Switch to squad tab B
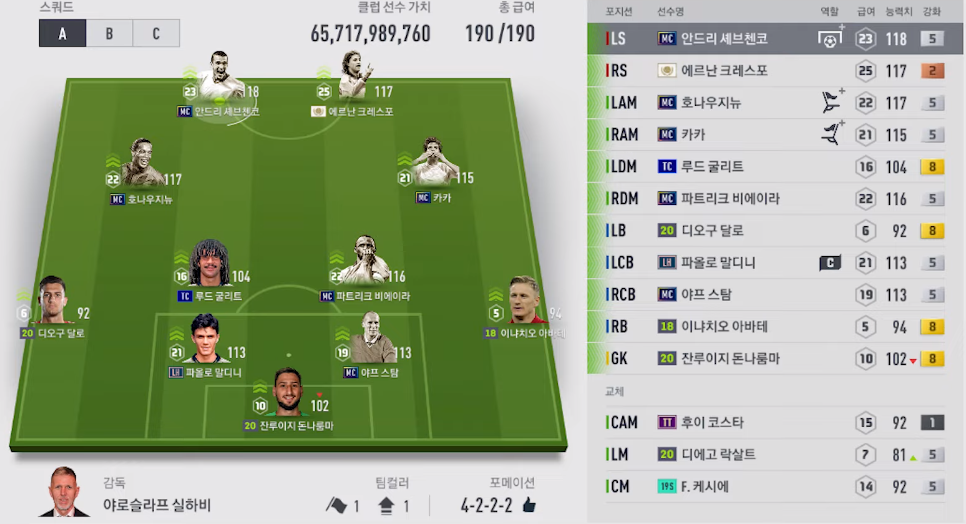 click(x=109, y=33)
